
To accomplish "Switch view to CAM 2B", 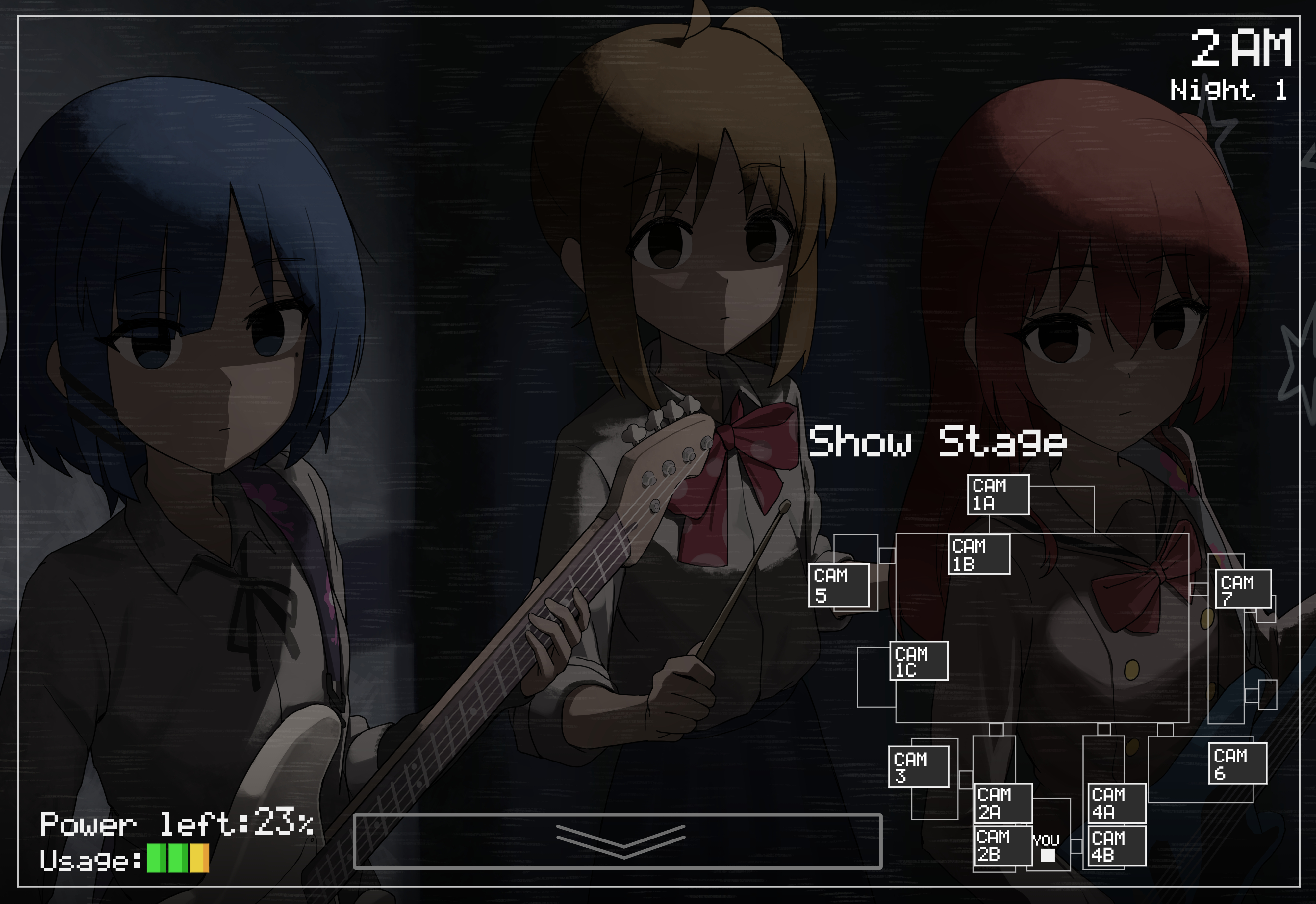I will 1003,846.
